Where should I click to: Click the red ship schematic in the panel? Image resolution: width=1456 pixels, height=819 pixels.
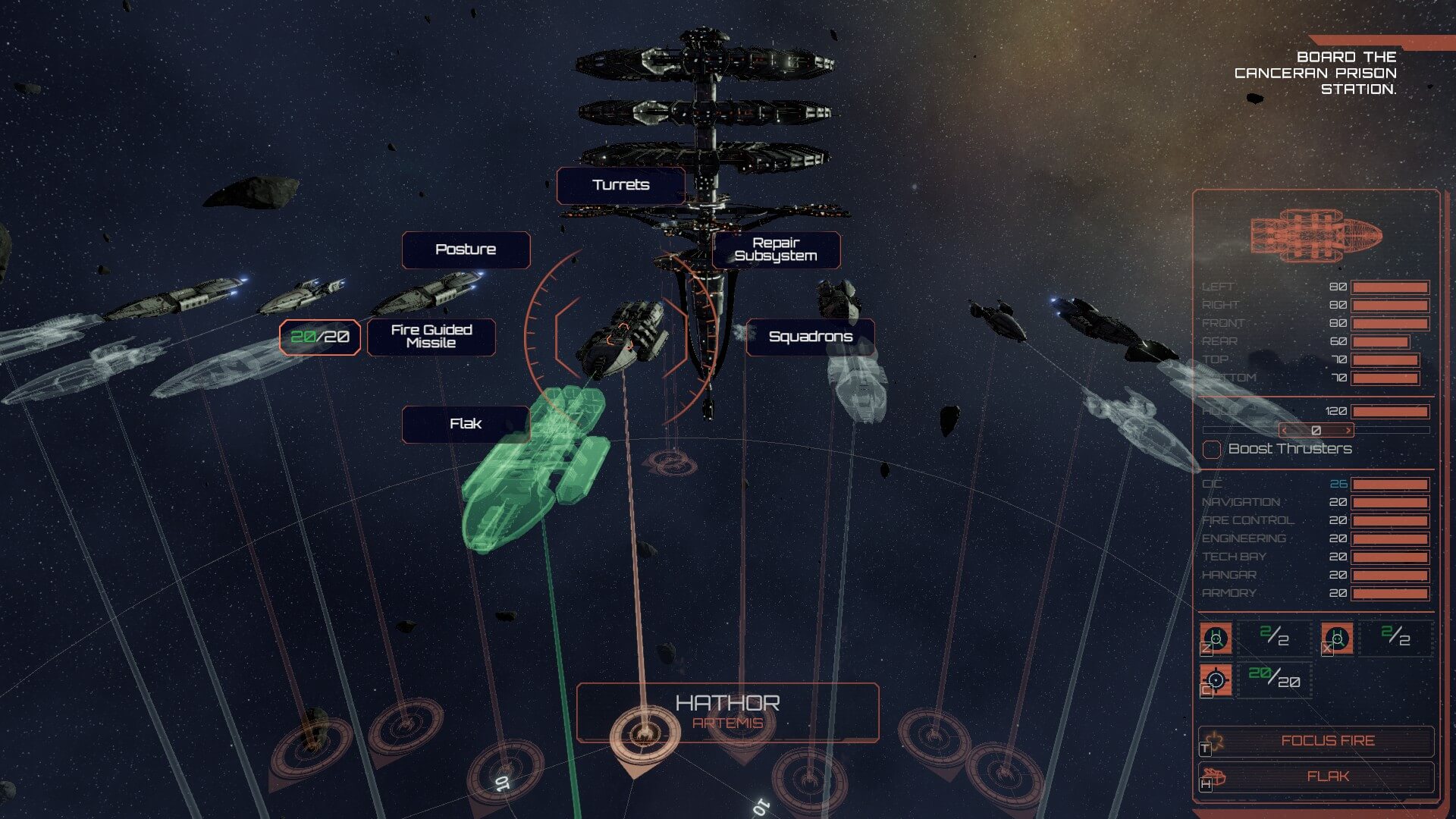[1316, 235]
